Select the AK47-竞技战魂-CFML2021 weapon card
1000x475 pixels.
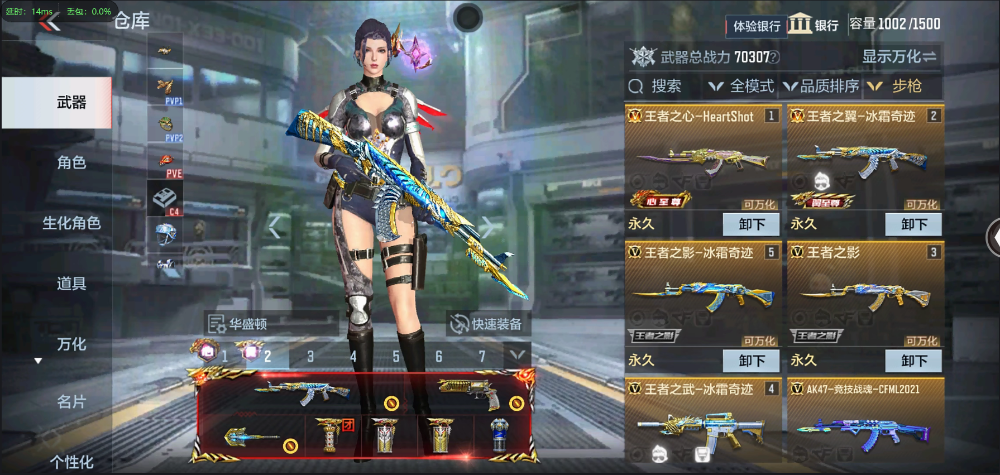coord(864,422)
